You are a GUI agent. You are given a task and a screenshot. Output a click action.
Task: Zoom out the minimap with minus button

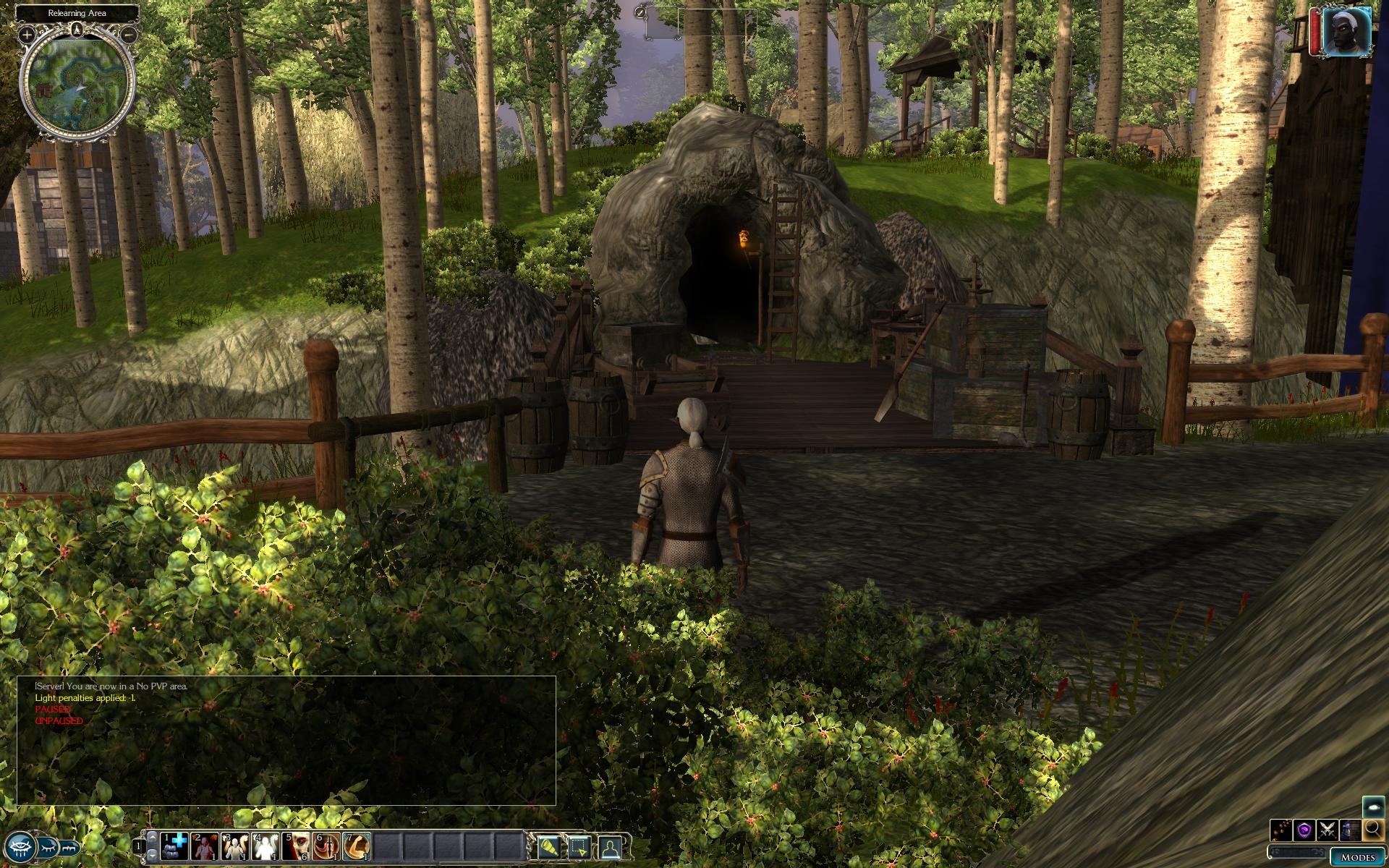coord(128,34)
